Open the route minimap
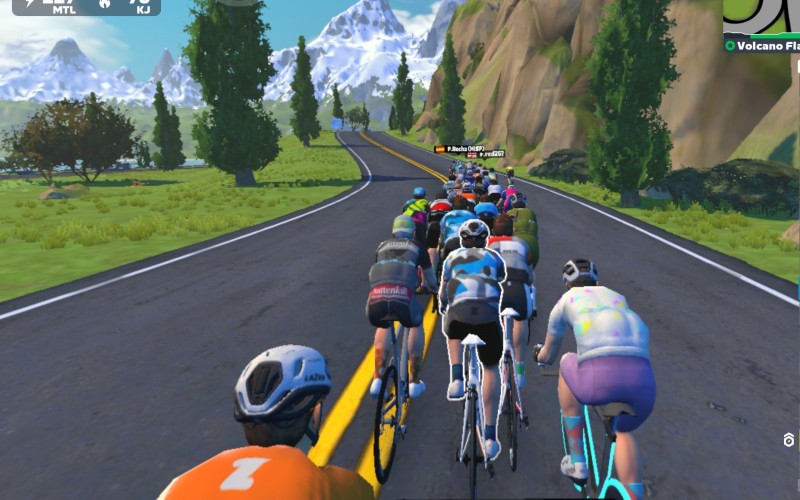Image resolution: width=800 pixels, height=500 pixels. click(763, 16)
